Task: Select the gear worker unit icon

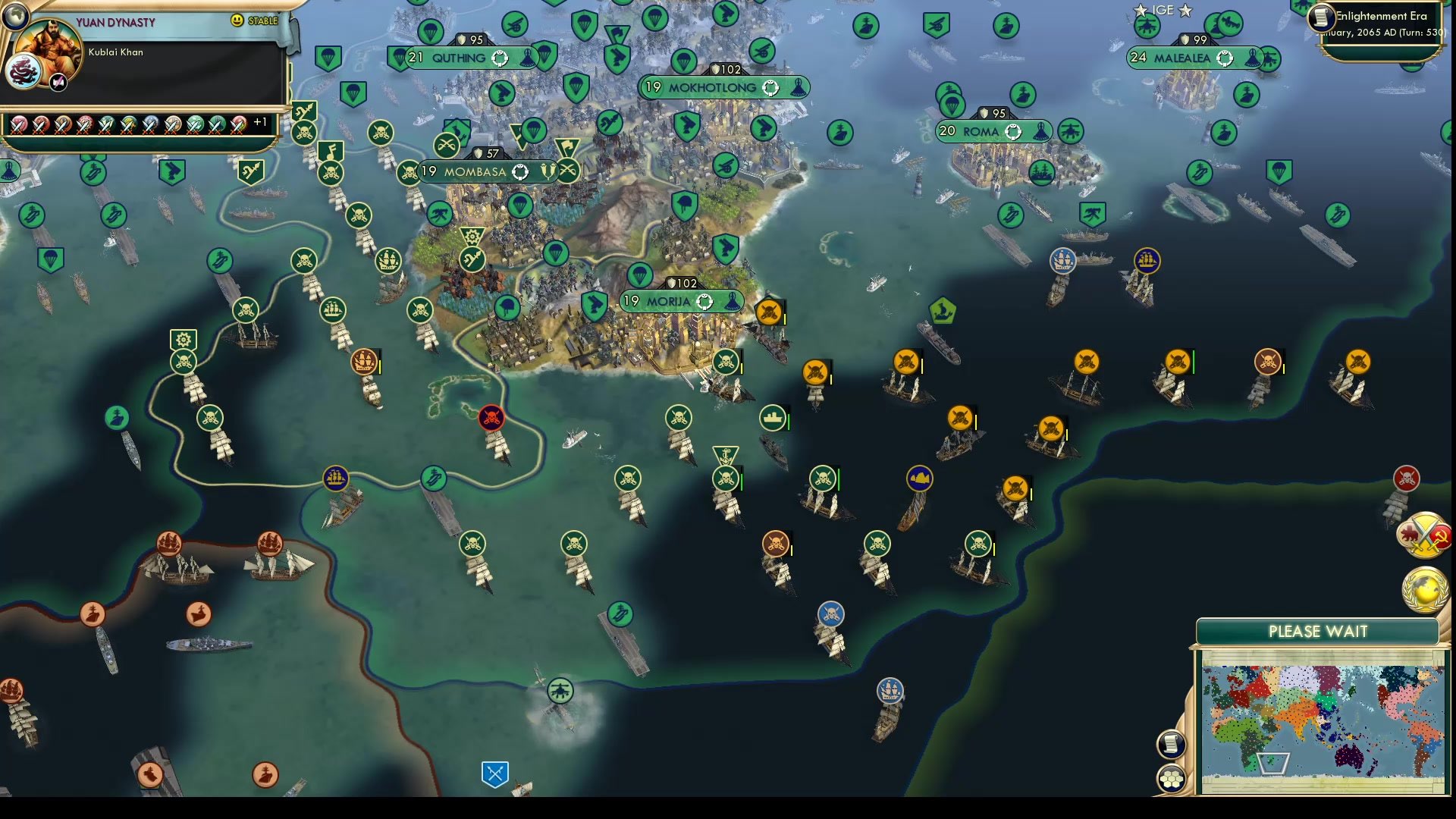Action: click(182, 338)
